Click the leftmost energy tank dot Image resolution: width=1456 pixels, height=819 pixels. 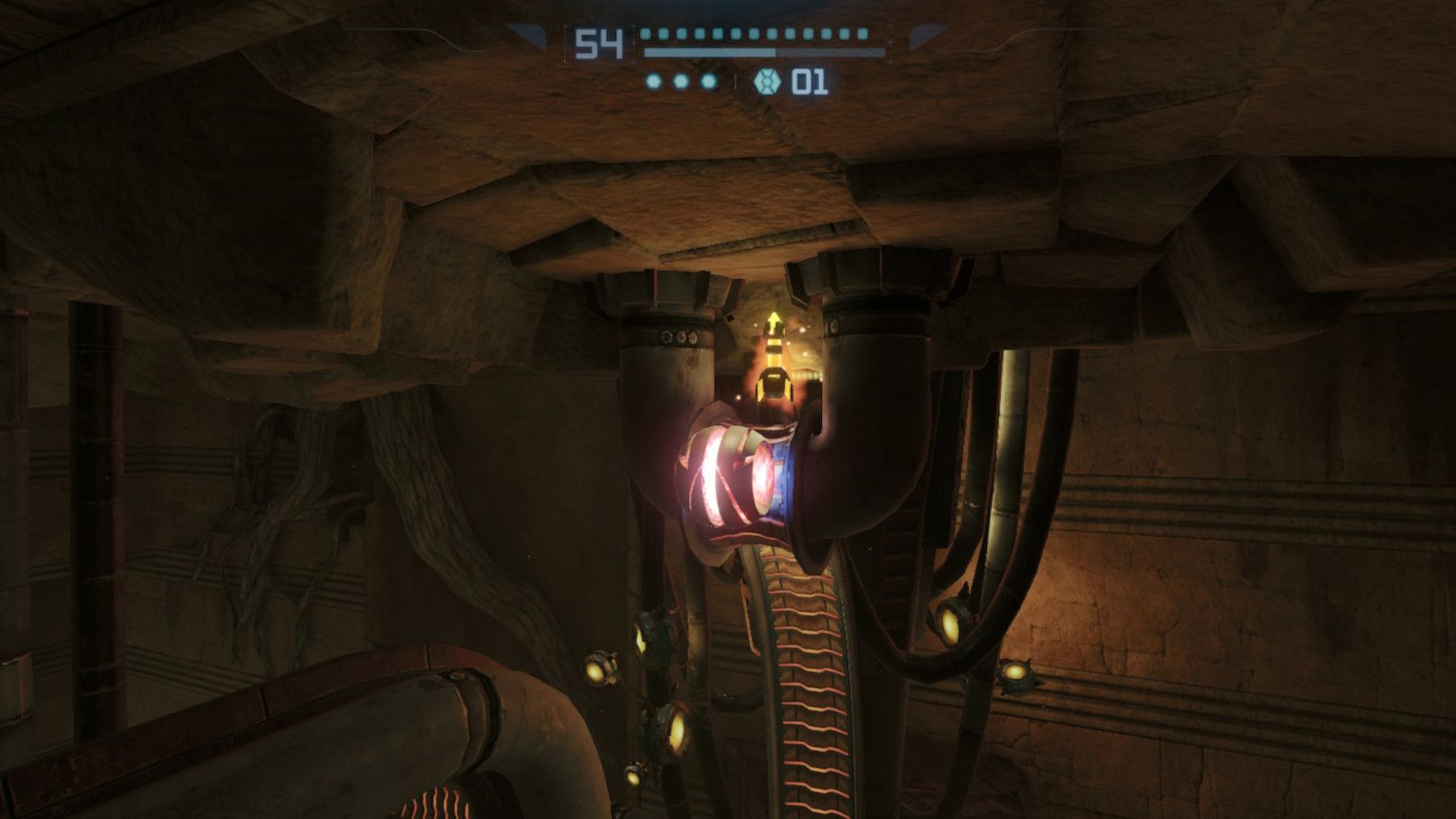(x=653, y=82)
